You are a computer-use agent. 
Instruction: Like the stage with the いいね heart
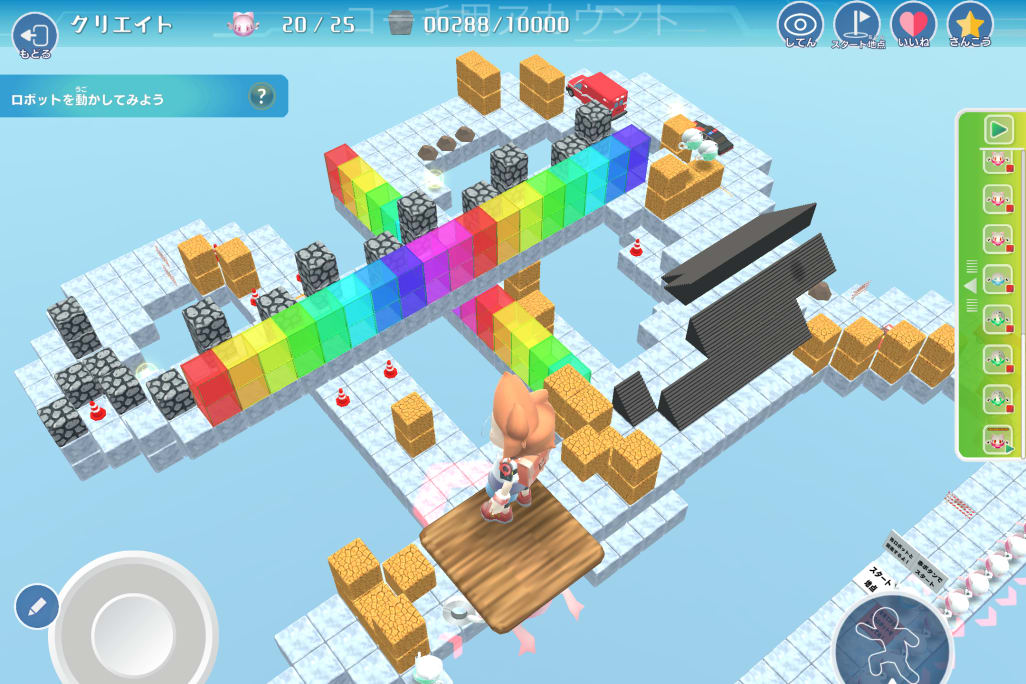pos(913,25)
